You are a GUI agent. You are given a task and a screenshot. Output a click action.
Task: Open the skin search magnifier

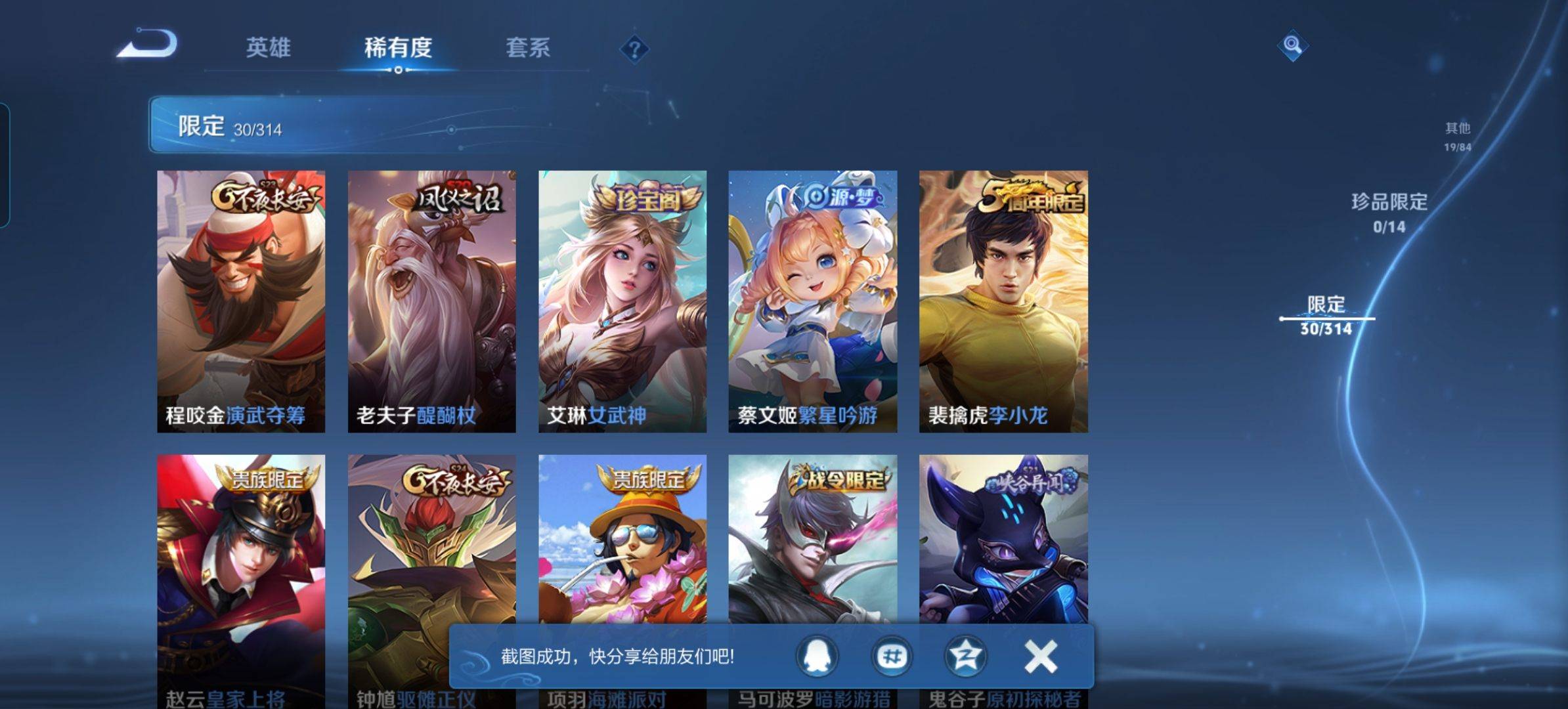pyautogui.click(x=1292, y=45)
